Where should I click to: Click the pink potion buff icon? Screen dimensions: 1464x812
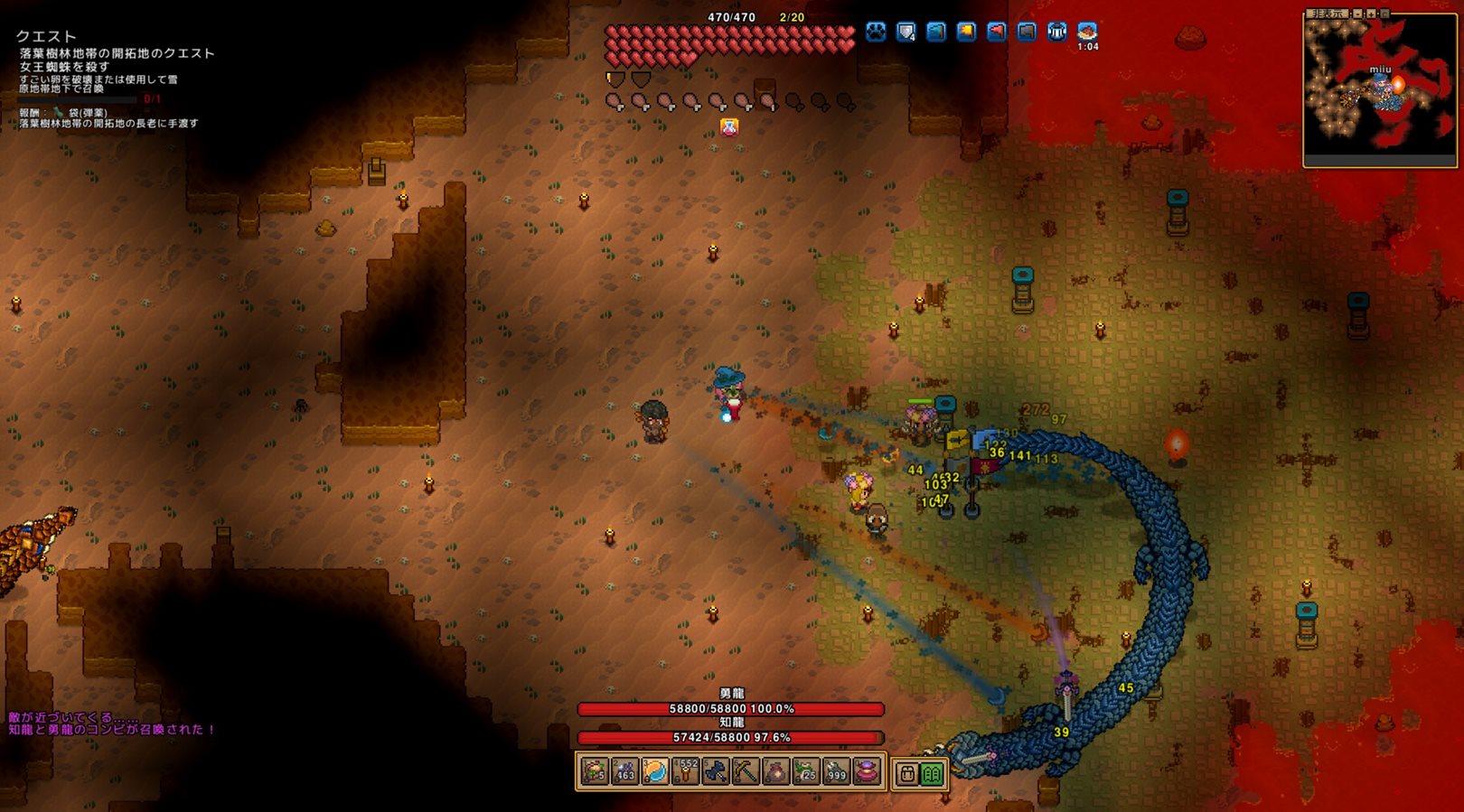(728, 127)
